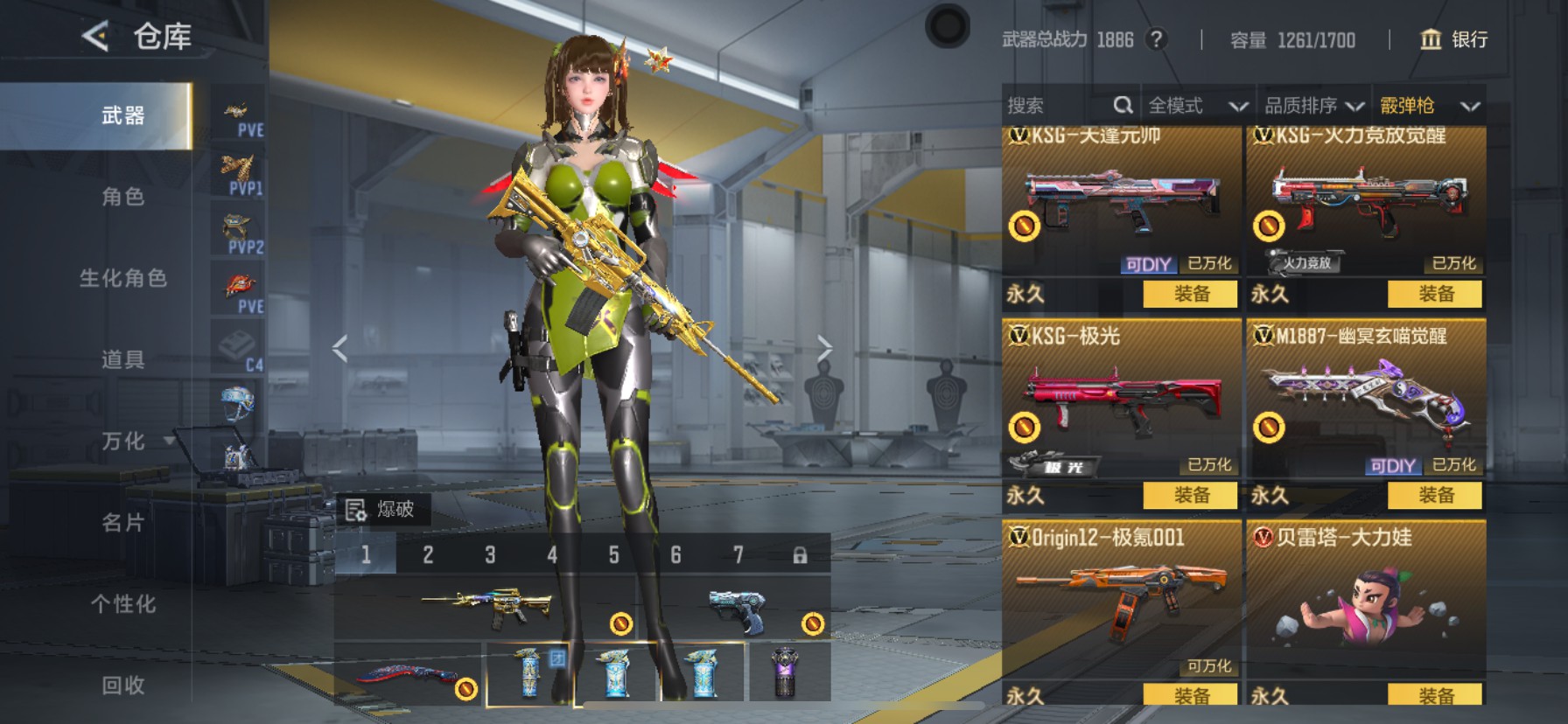The image size is (1568, 724).
Task: Select the 道具 items tab
Action: click(122, 359)
